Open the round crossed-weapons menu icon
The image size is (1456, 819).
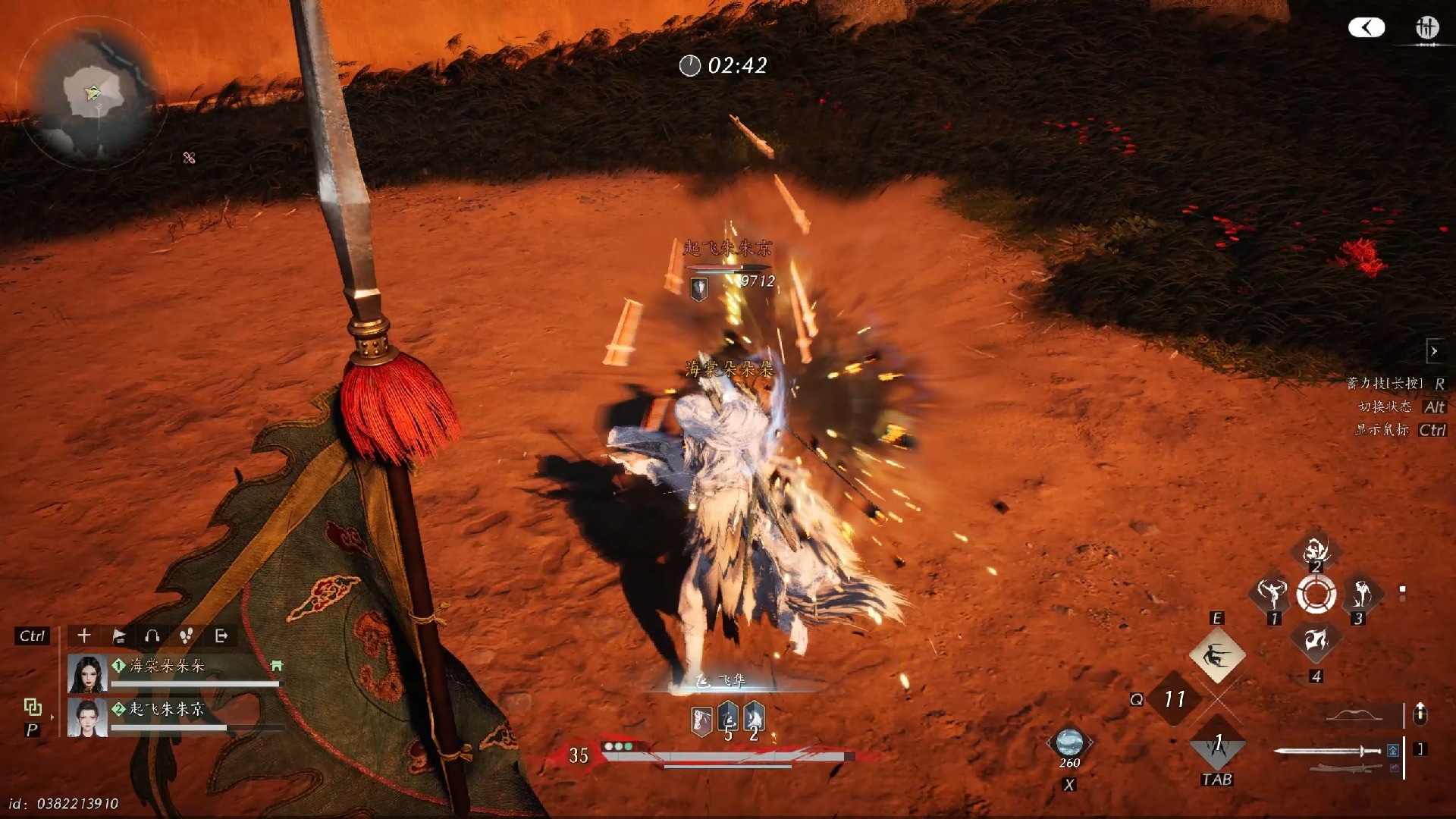click(1426, 28)
